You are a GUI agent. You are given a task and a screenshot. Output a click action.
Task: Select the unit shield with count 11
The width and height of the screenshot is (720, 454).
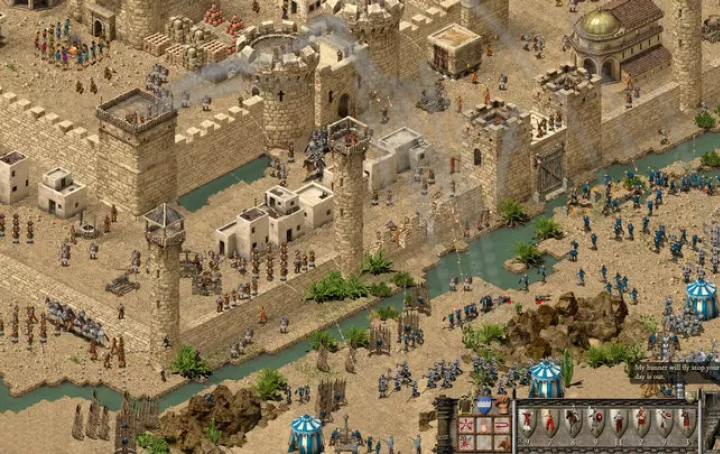[619, 422]
